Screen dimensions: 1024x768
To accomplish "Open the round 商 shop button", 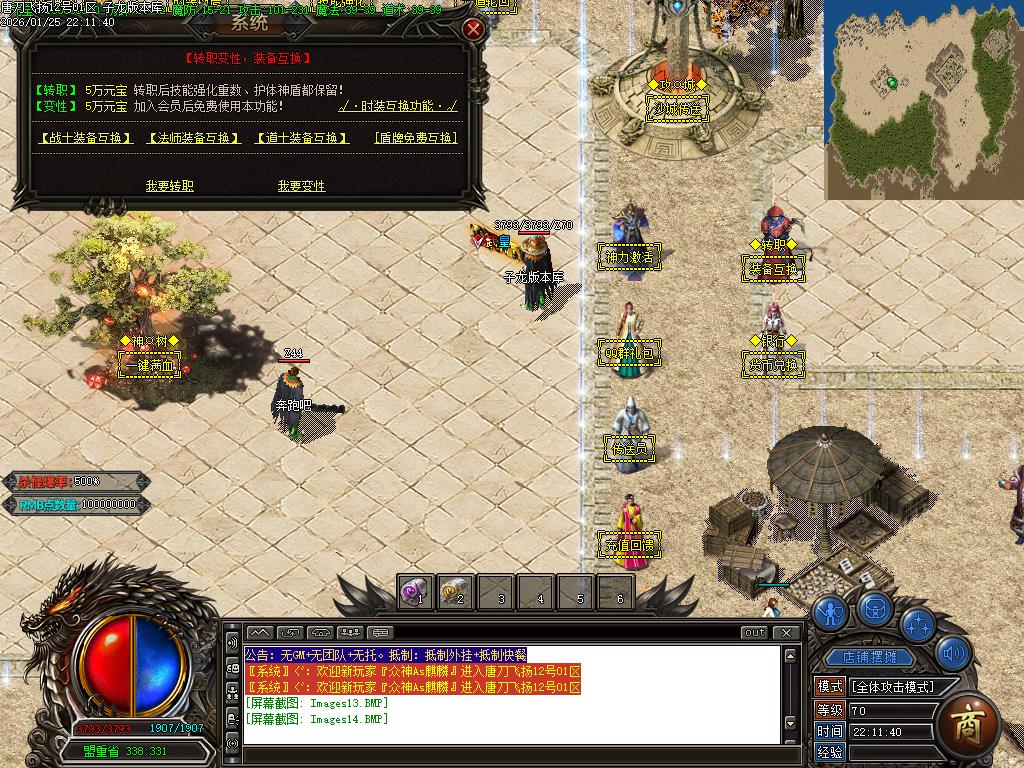I will [966, 722].
